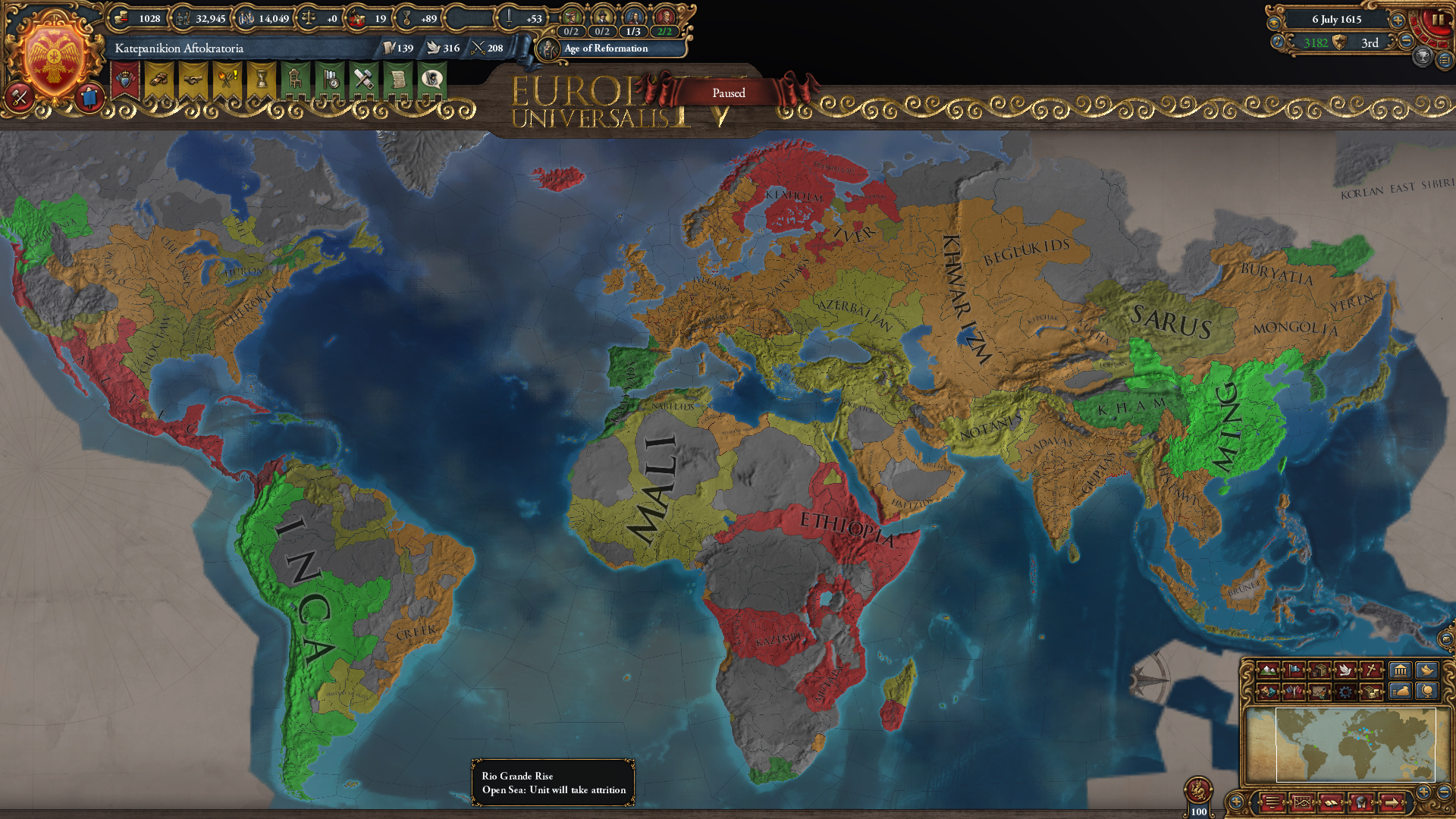Select the diplomatic mapmode dove icon

[1345, 670]
